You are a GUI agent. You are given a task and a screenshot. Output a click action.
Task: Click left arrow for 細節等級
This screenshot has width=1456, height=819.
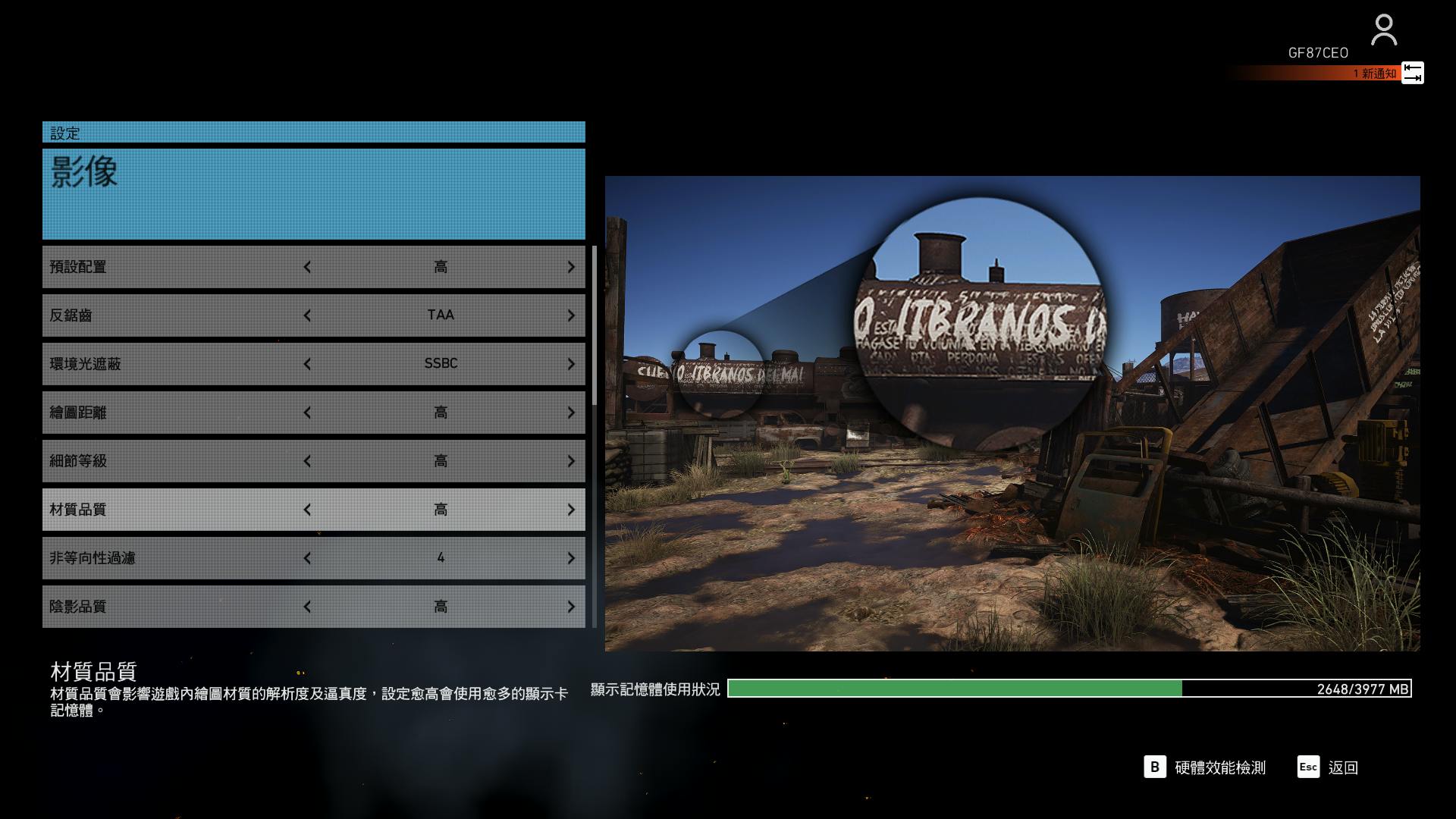307,461
